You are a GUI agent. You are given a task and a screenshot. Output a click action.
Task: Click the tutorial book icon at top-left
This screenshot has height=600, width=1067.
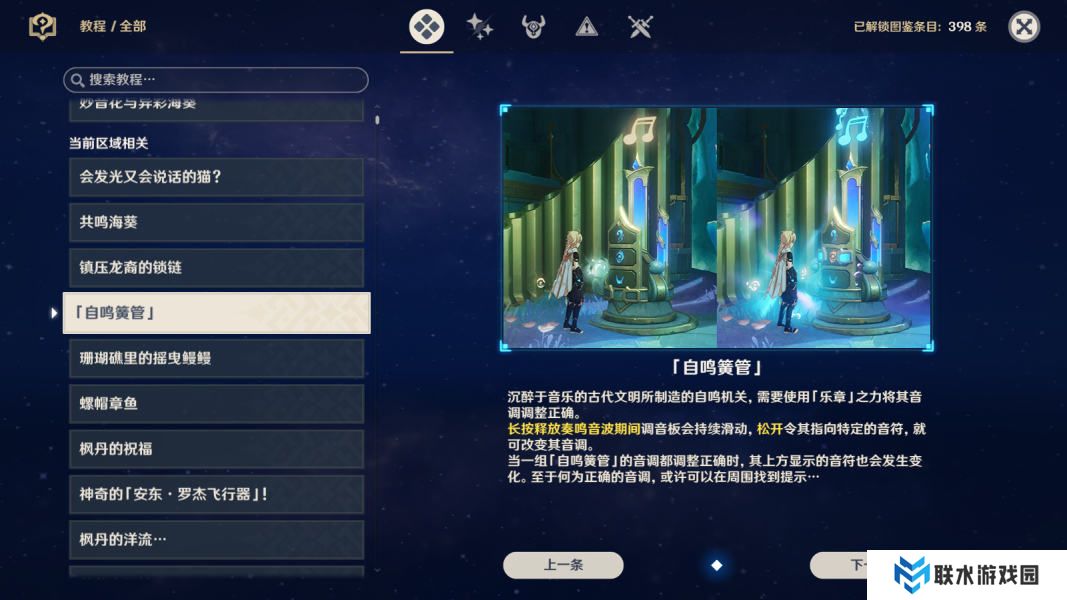43,27
